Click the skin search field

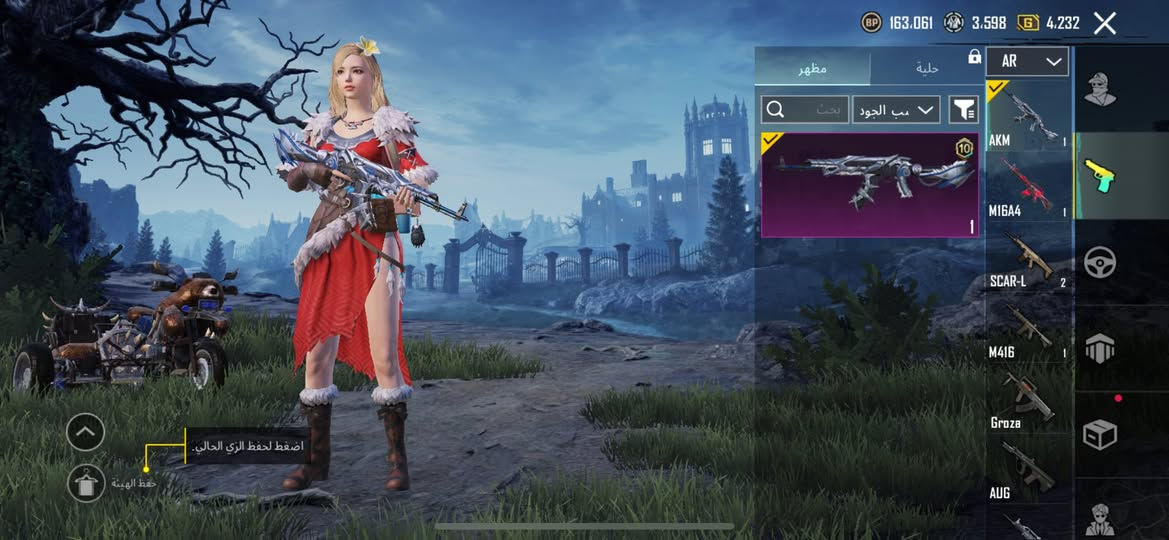805,109
